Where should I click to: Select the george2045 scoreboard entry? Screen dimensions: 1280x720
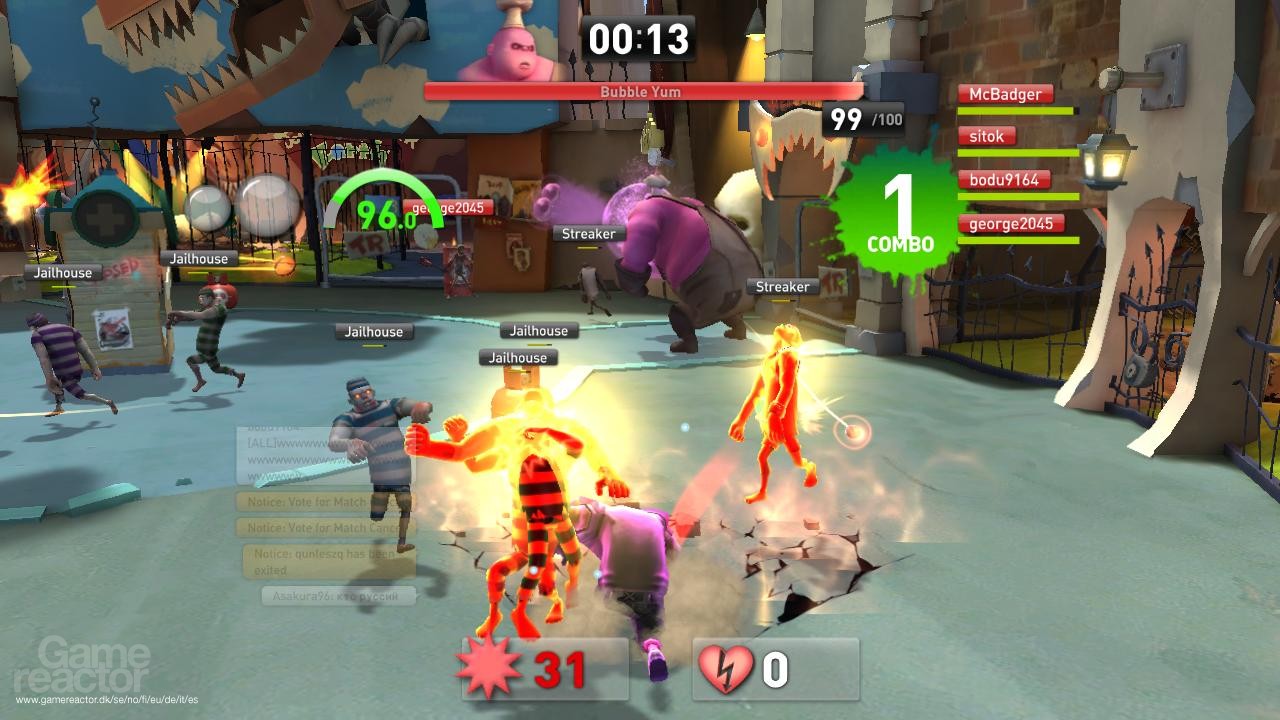[1014, 223]
